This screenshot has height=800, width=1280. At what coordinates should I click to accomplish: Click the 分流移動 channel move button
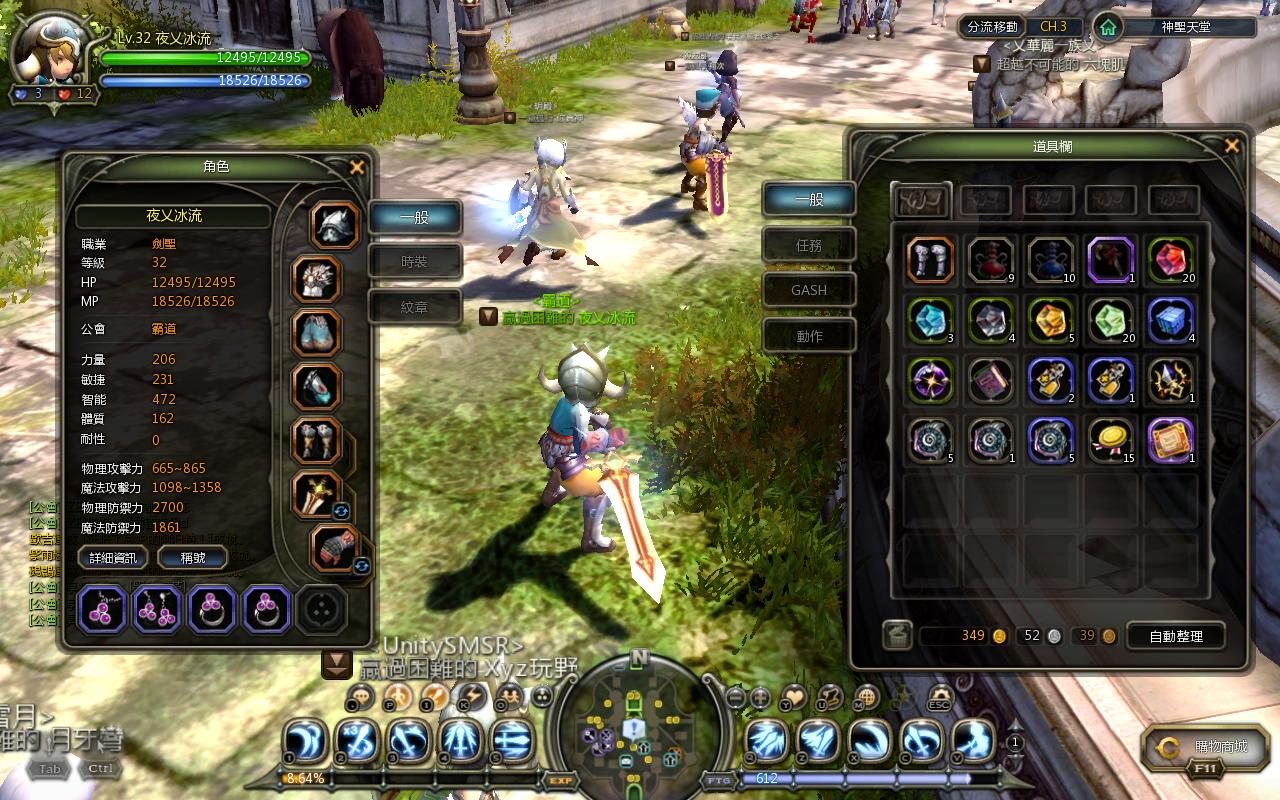pyautogui.click(x=993, y=27)
